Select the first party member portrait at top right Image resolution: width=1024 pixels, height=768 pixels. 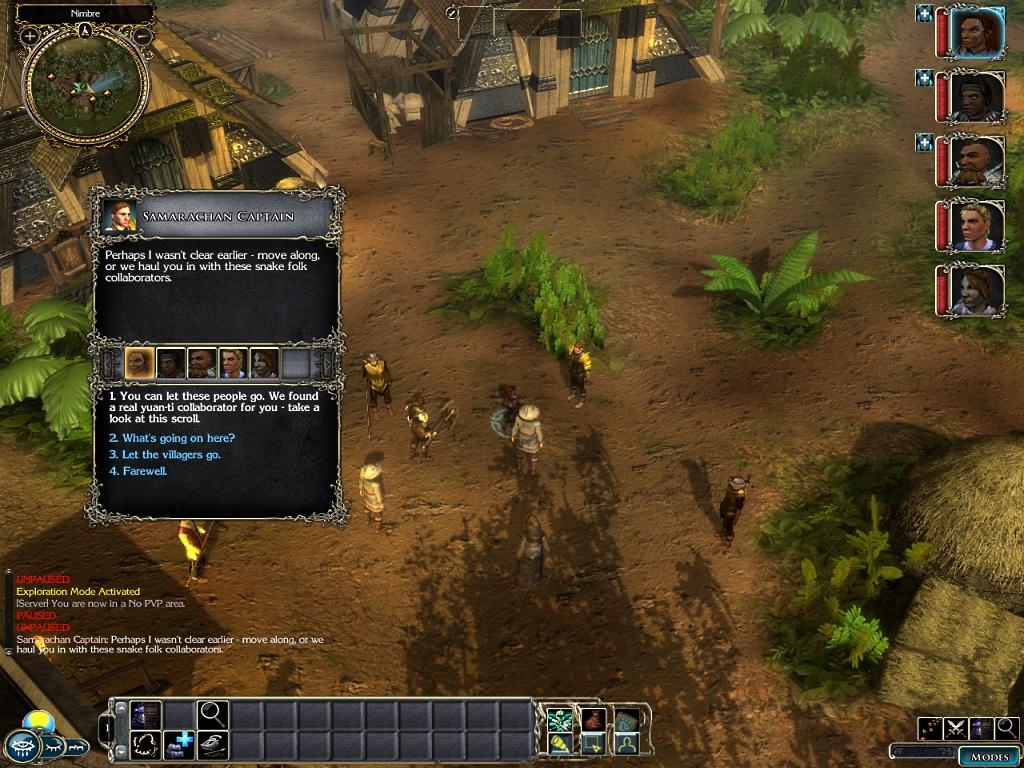(975, 33)
